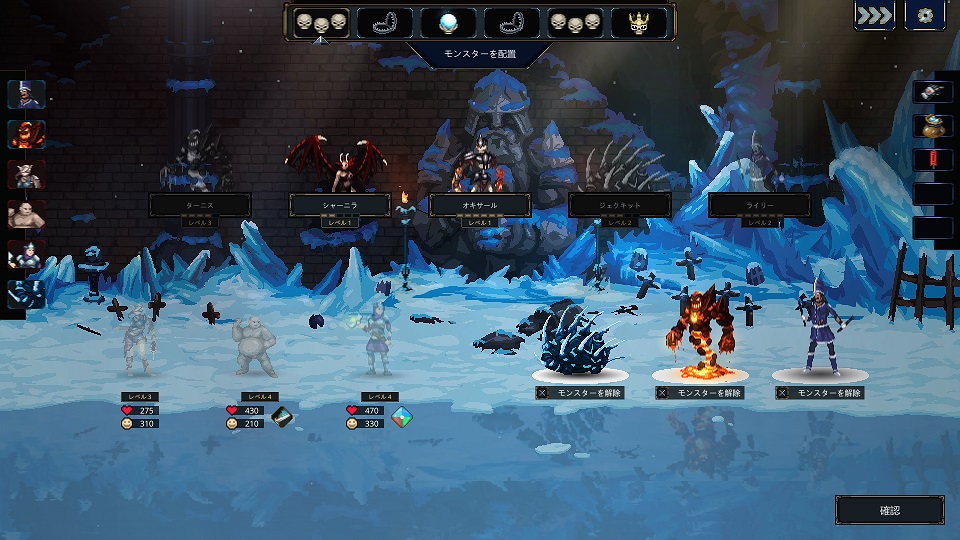Viewport: 960px width, 540px height.
Task: Choose the fire golem portrait
Action: 26,134
